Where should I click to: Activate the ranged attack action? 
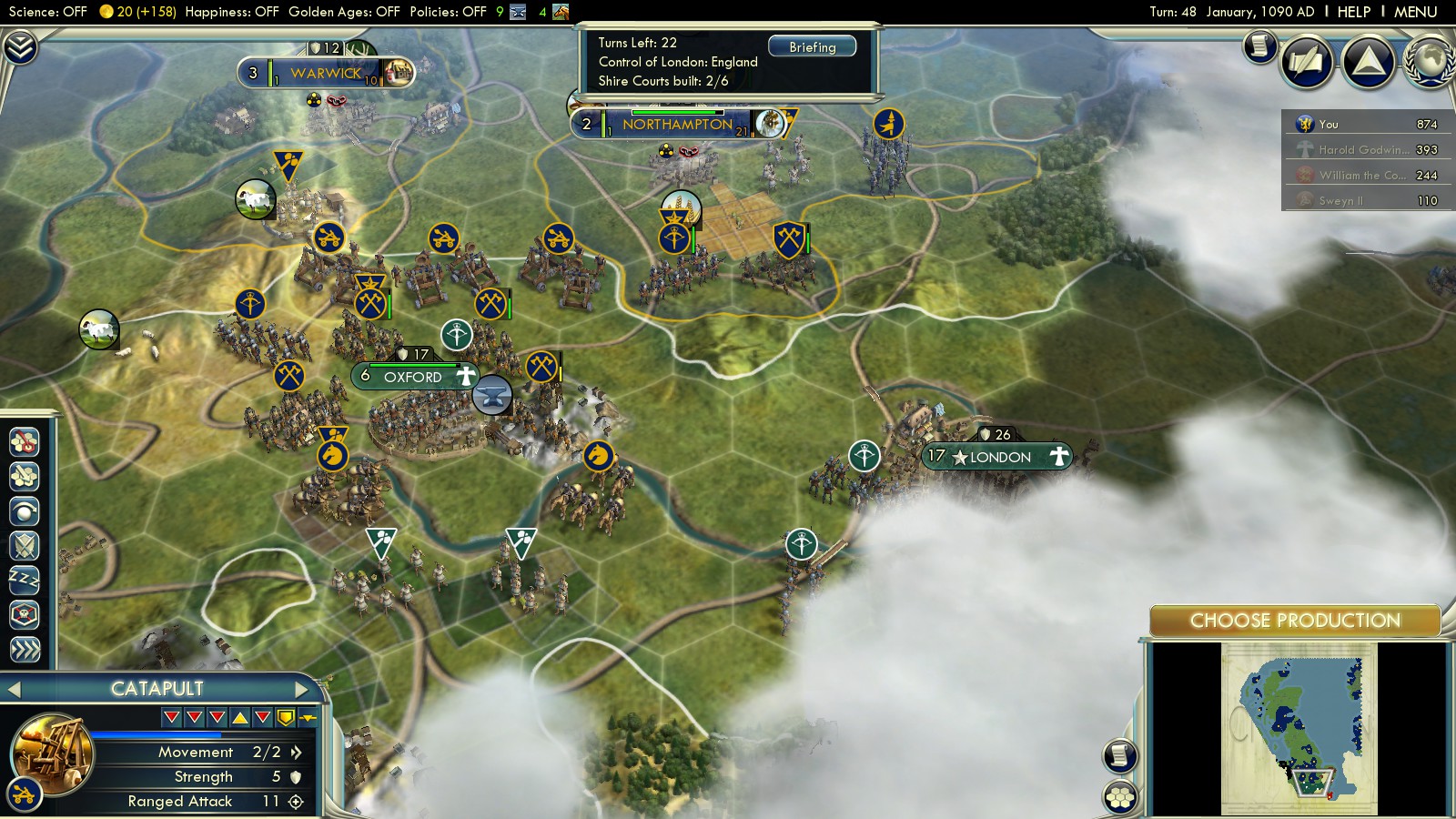(25, 511)
